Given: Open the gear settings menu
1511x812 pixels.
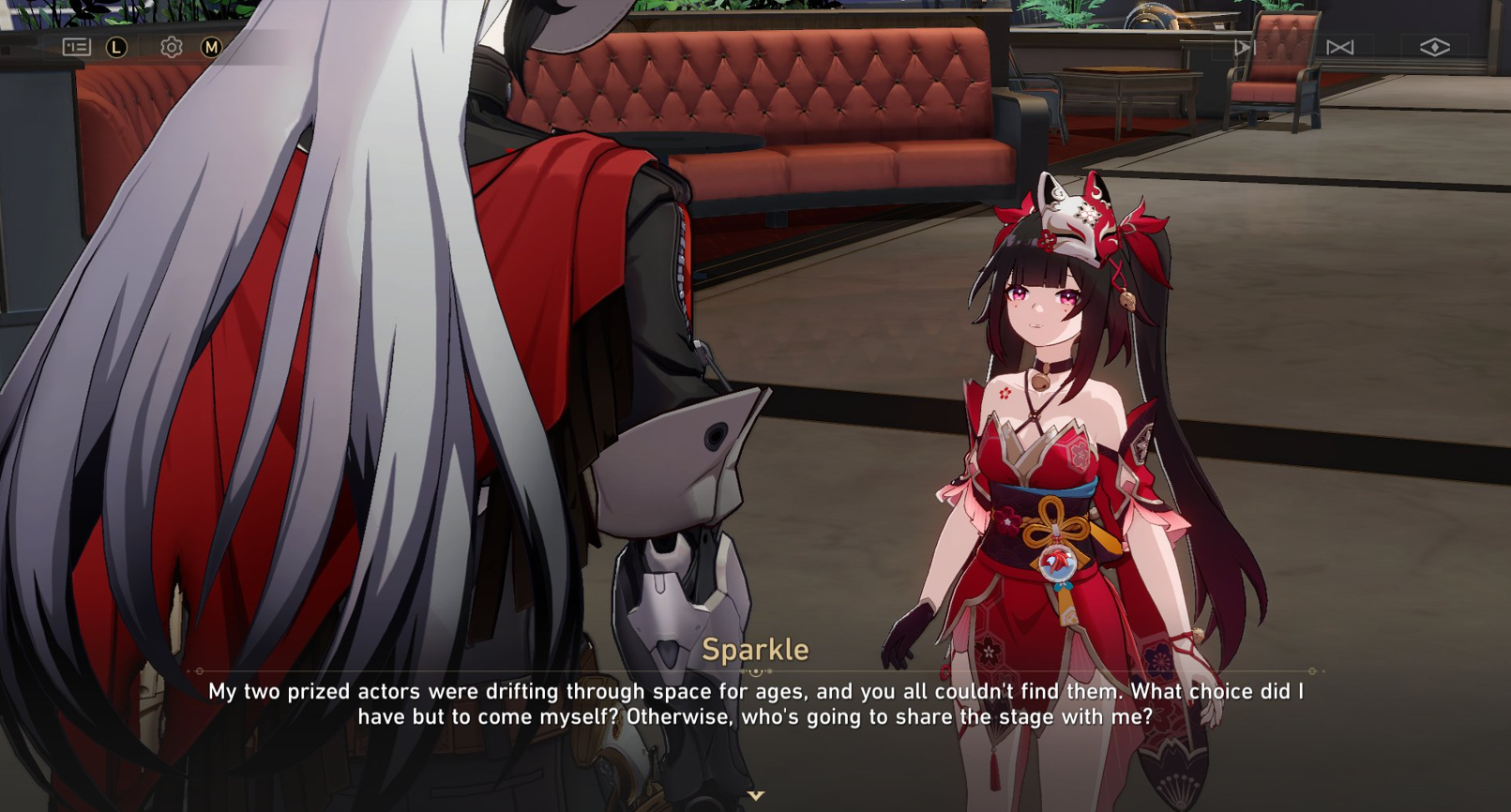Looking at the screenshot, I should pyautogui.click(x=171, y=47).
